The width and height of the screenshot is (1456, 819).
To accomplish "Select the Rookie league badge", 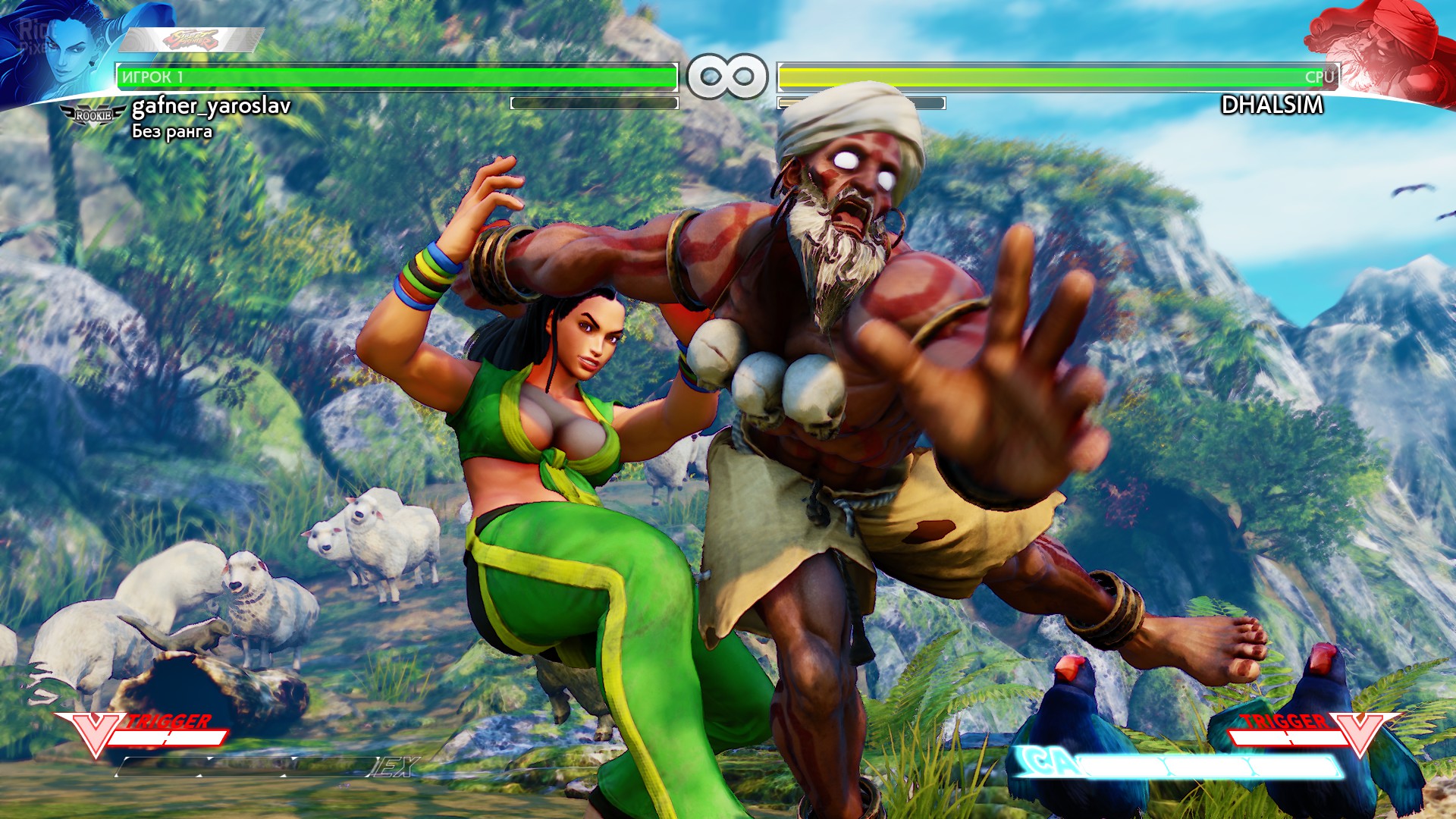I will click(93, 115).
